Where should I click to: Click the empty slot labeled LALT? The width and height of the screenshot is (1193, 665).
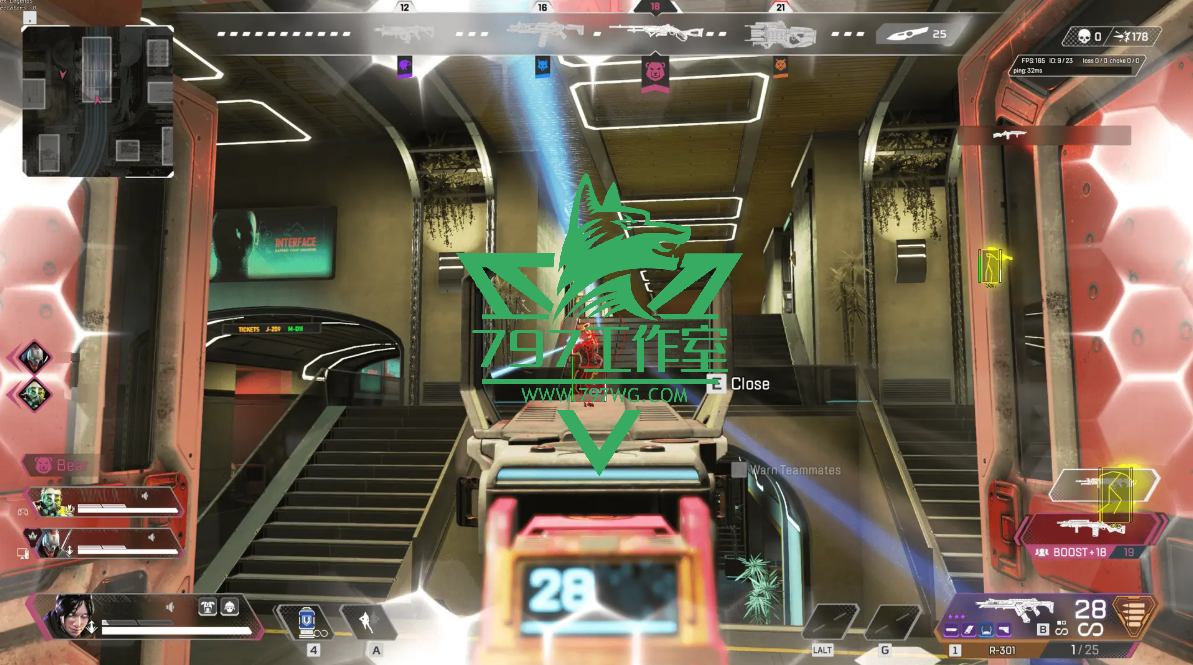(828, 622)
